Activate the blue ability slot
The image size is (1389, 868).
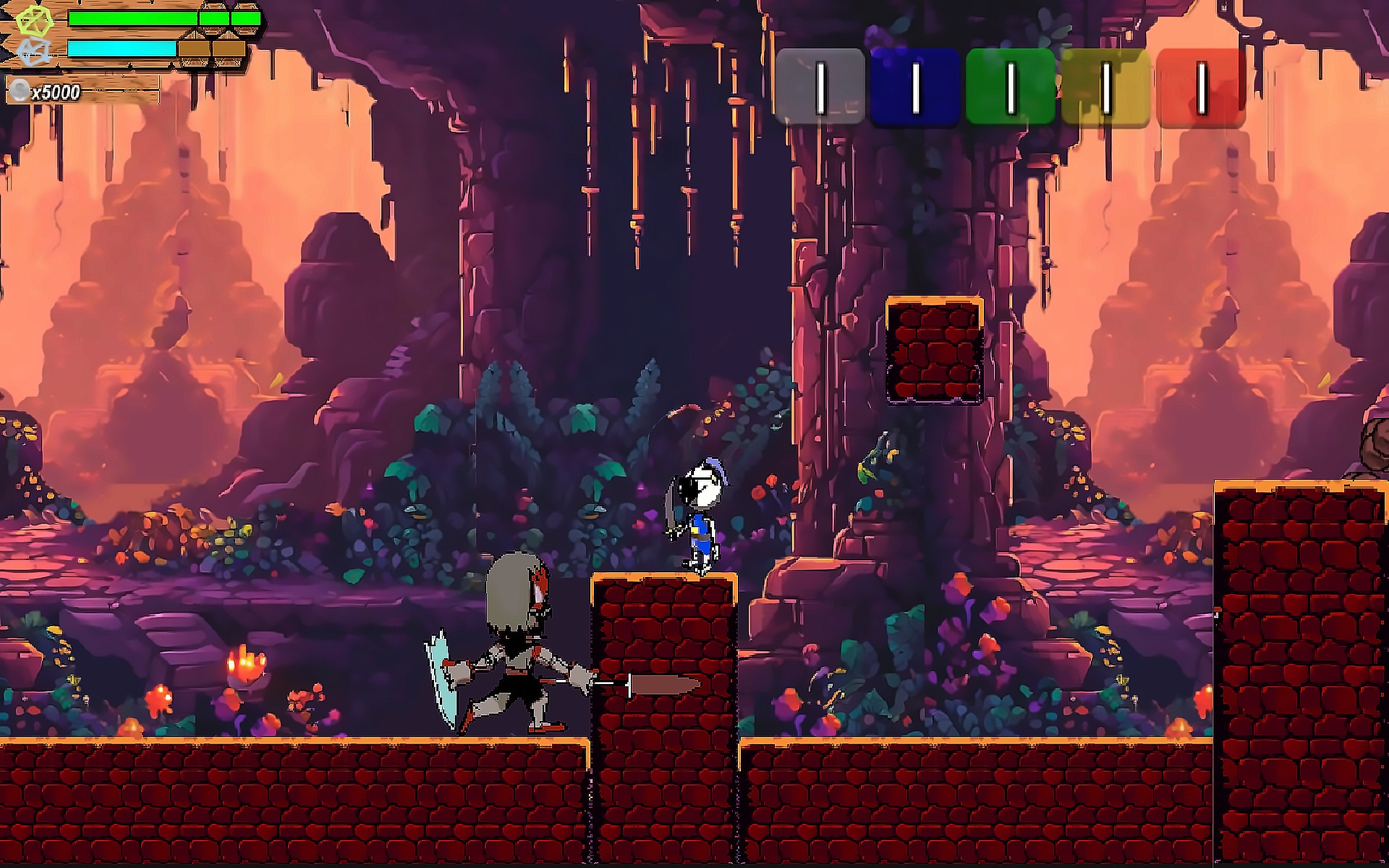pos(915,87)
